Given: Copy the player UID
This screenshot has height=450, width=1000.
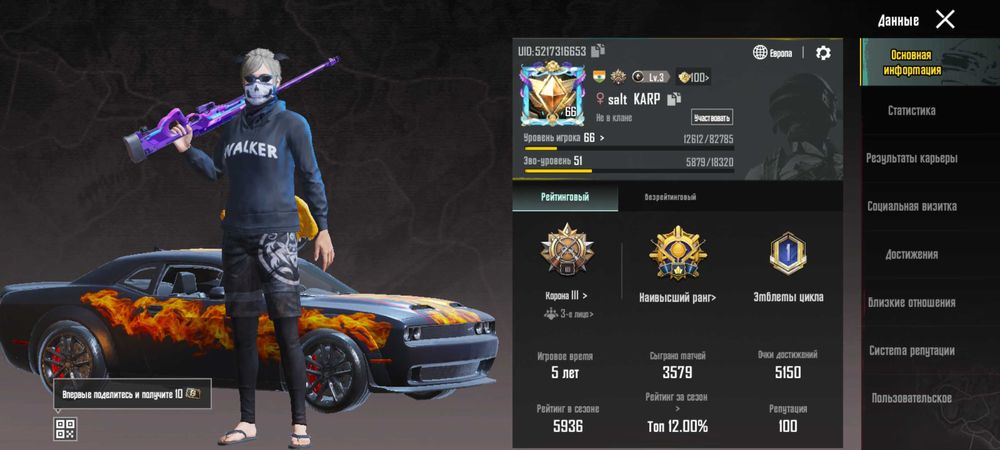Looking at the screenshot, I should point(598,50).
